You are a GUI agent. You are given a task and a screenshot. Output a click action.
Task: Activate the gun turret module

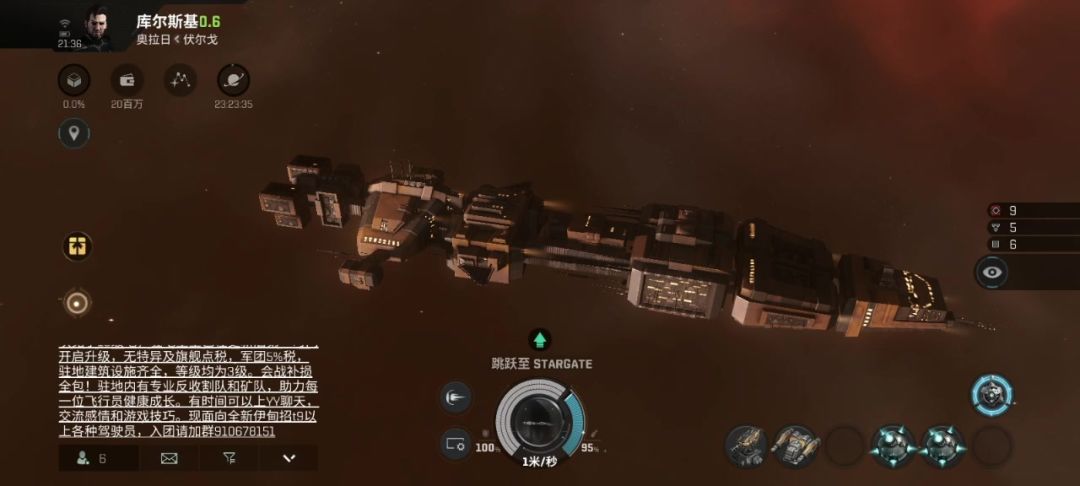click(745, 445)
